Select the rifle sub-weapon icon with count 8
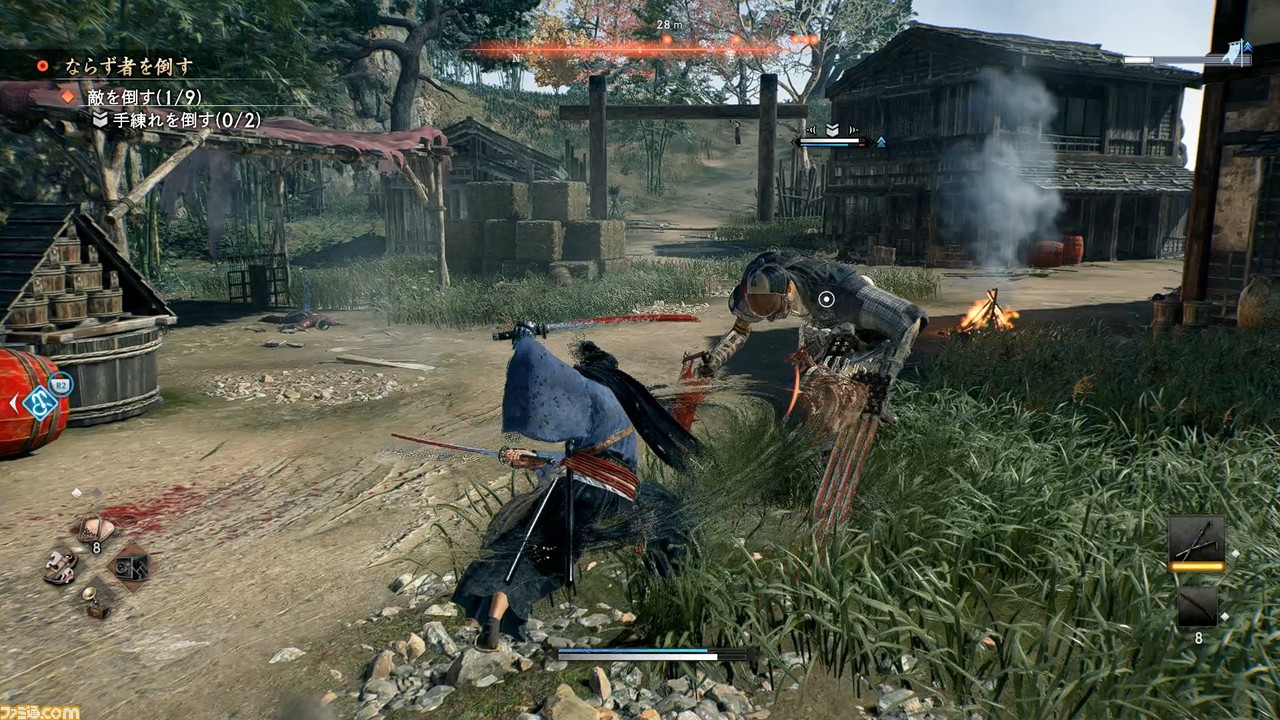Image resolution: width=1280 pixels, height=720 pixels. (x=1198, y=607)
